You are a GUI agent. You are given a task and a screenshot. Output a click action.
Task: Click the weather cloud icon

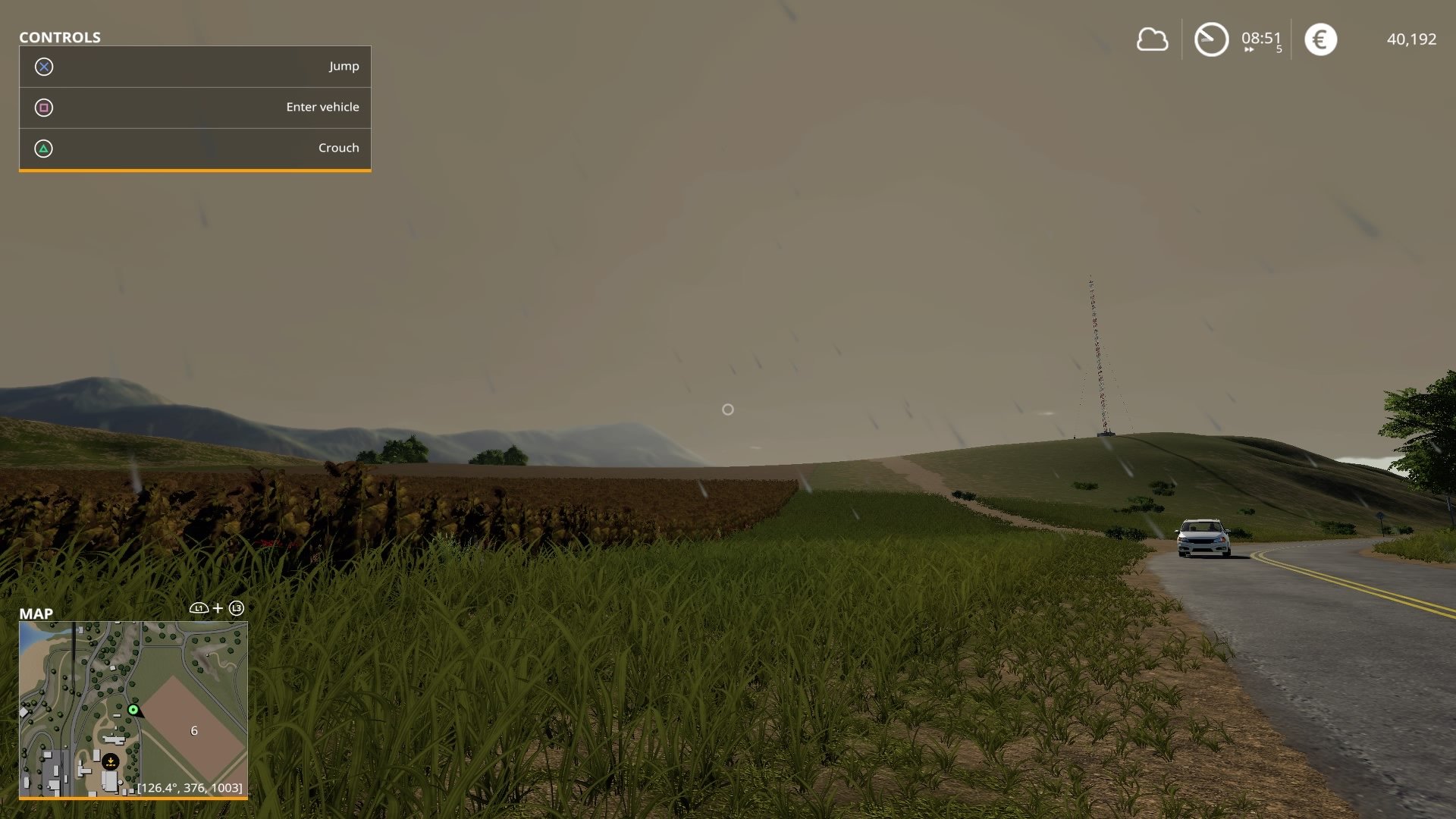1152,39
